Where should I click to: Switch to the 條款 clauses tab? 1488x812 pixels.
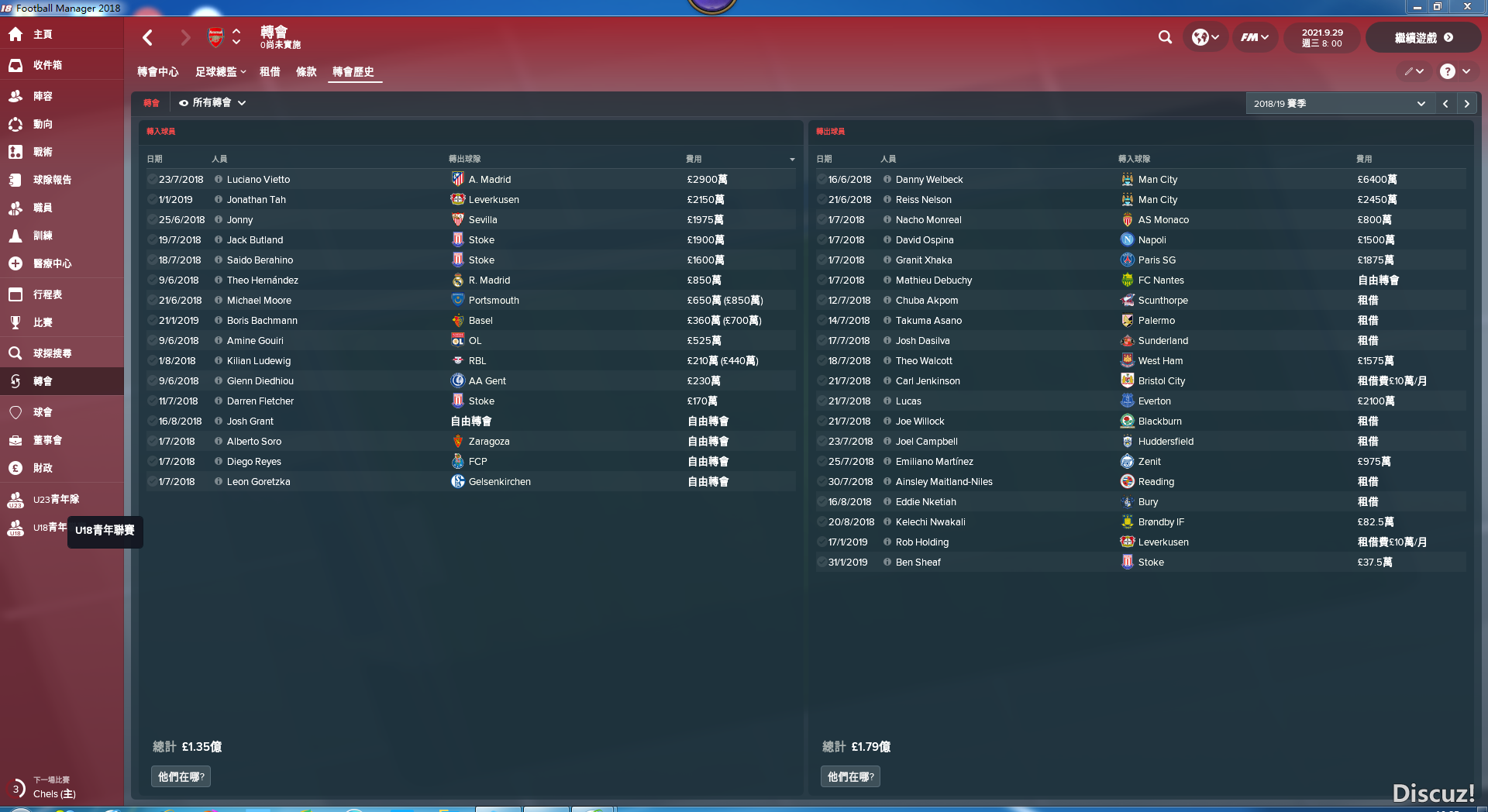[x=306, y=72]
